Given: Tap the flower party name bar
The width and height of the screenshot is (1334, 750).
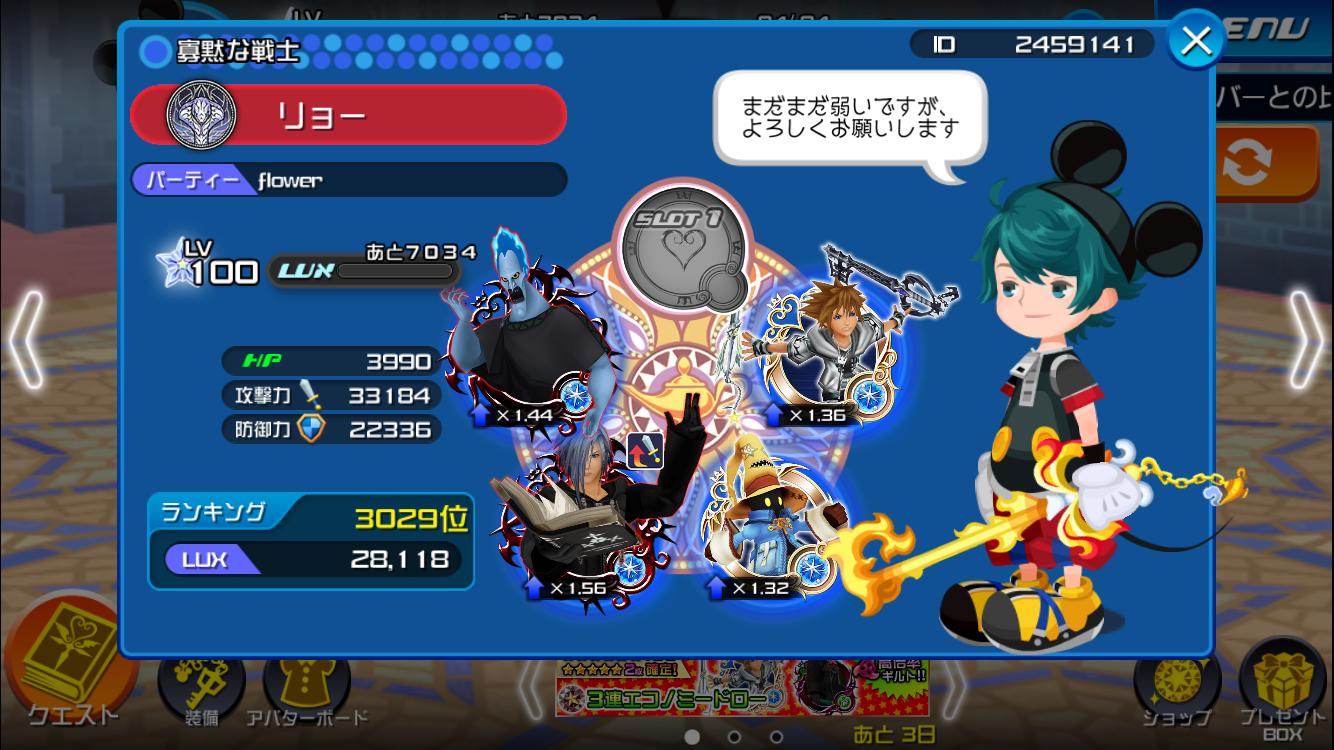Looking at the screenshot, I should [x=349, y=180].
